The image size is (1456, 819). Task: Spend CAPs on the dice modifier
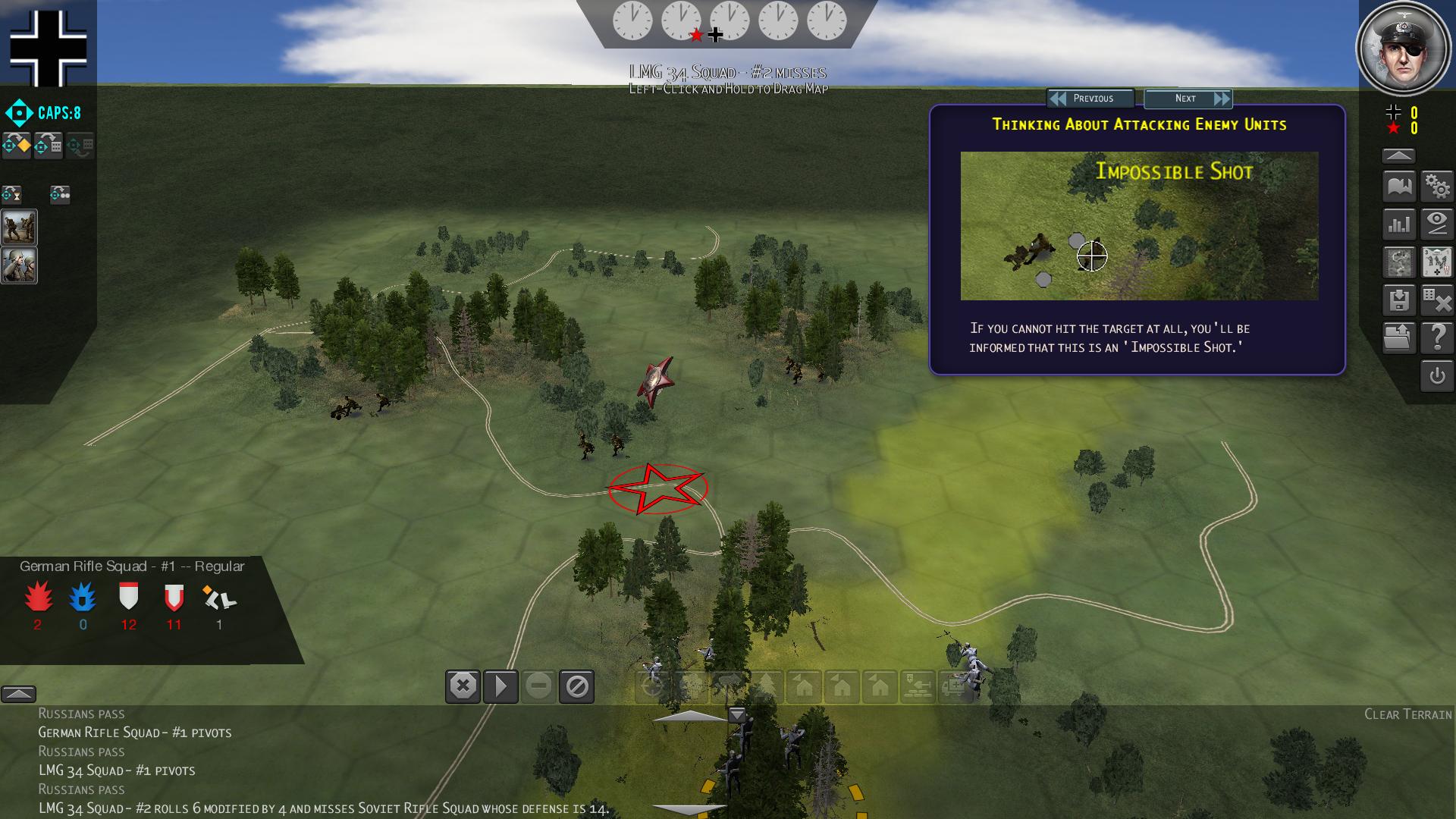pyautogui.click(x=49, y=145)
